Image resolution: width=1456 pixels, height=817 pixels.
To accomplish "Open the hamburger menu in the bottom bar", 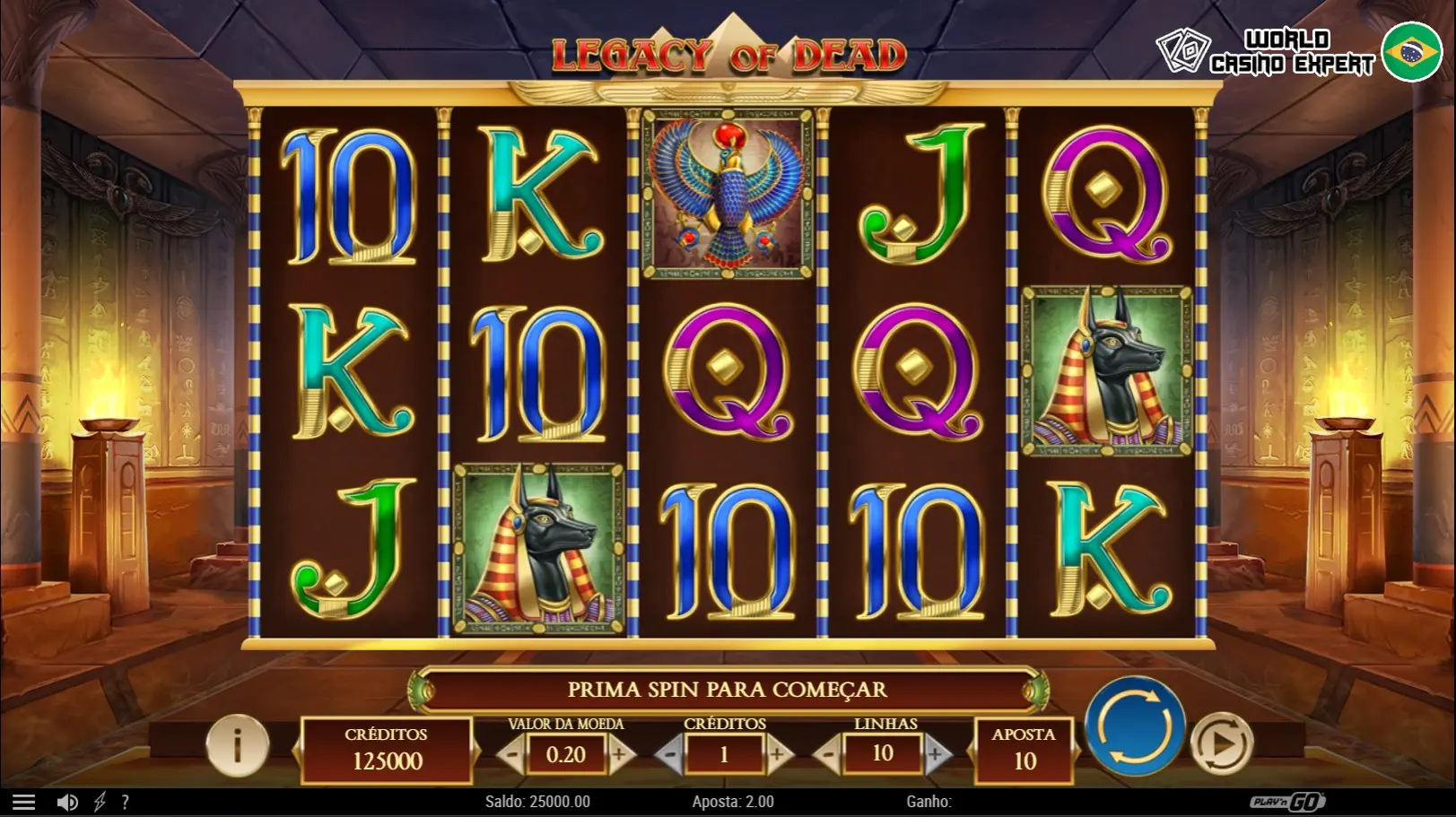I will click(23, 802).
